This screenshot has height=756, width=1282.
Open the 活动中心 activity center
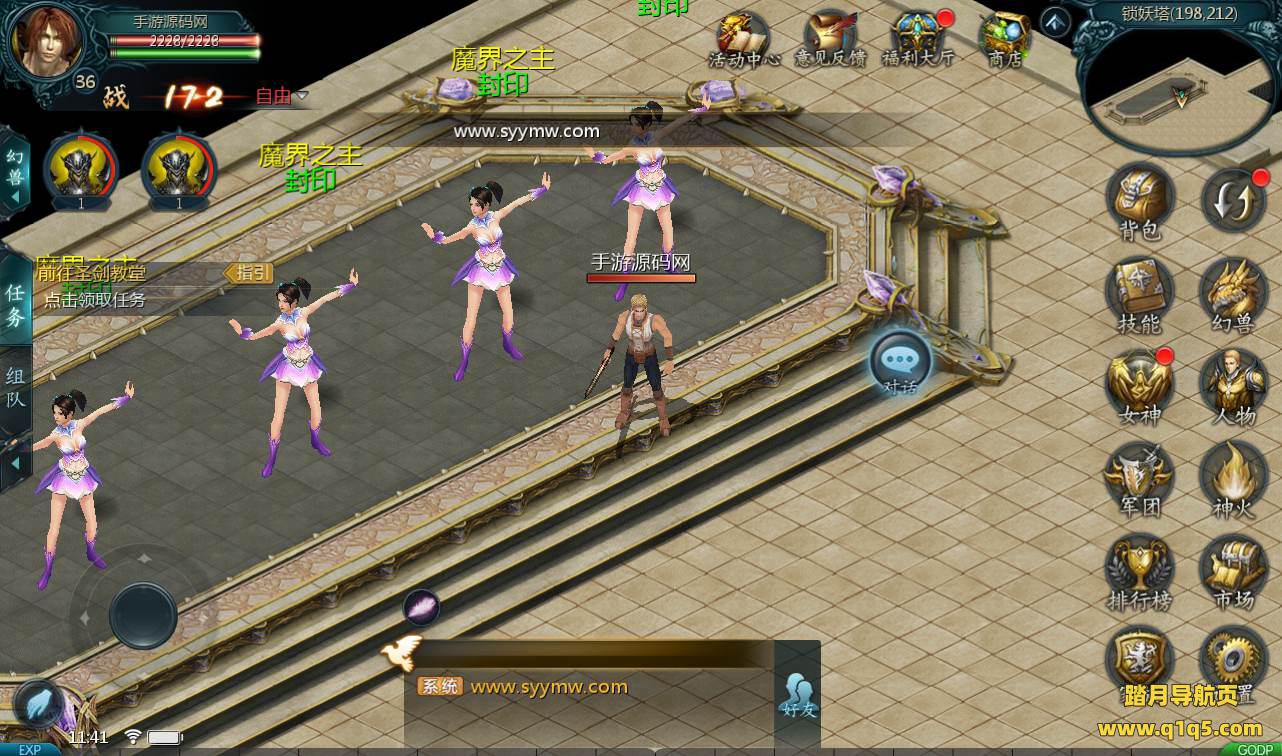coord(743,38)
